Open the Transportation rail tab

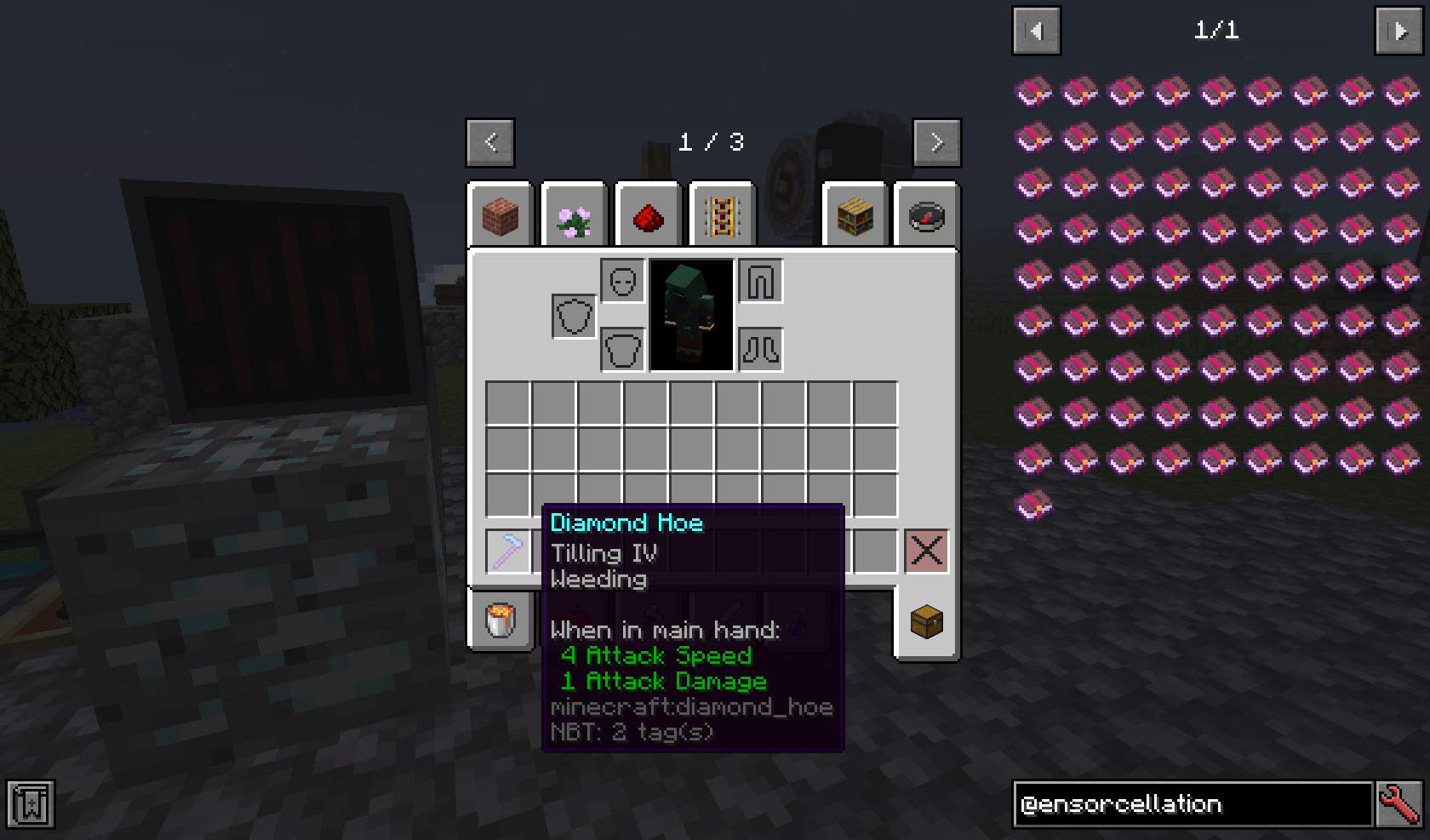[x=722, y=214]
